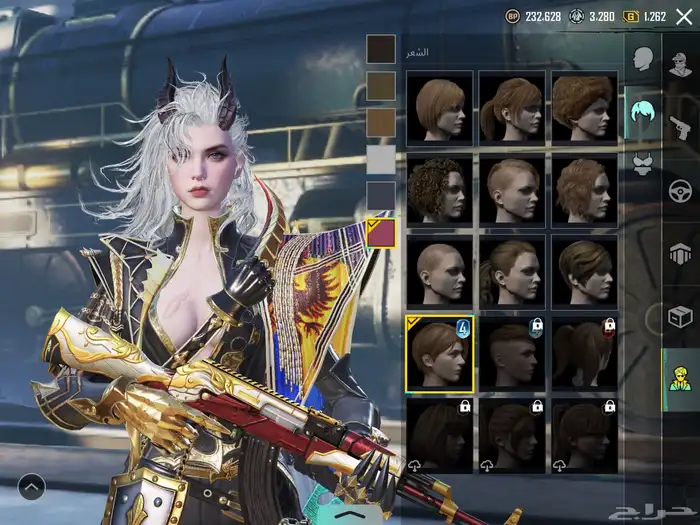This screenshot has width=700, height=525.
Task: Choose the checked magenta hair color swatch
Action: click(381, 233)
